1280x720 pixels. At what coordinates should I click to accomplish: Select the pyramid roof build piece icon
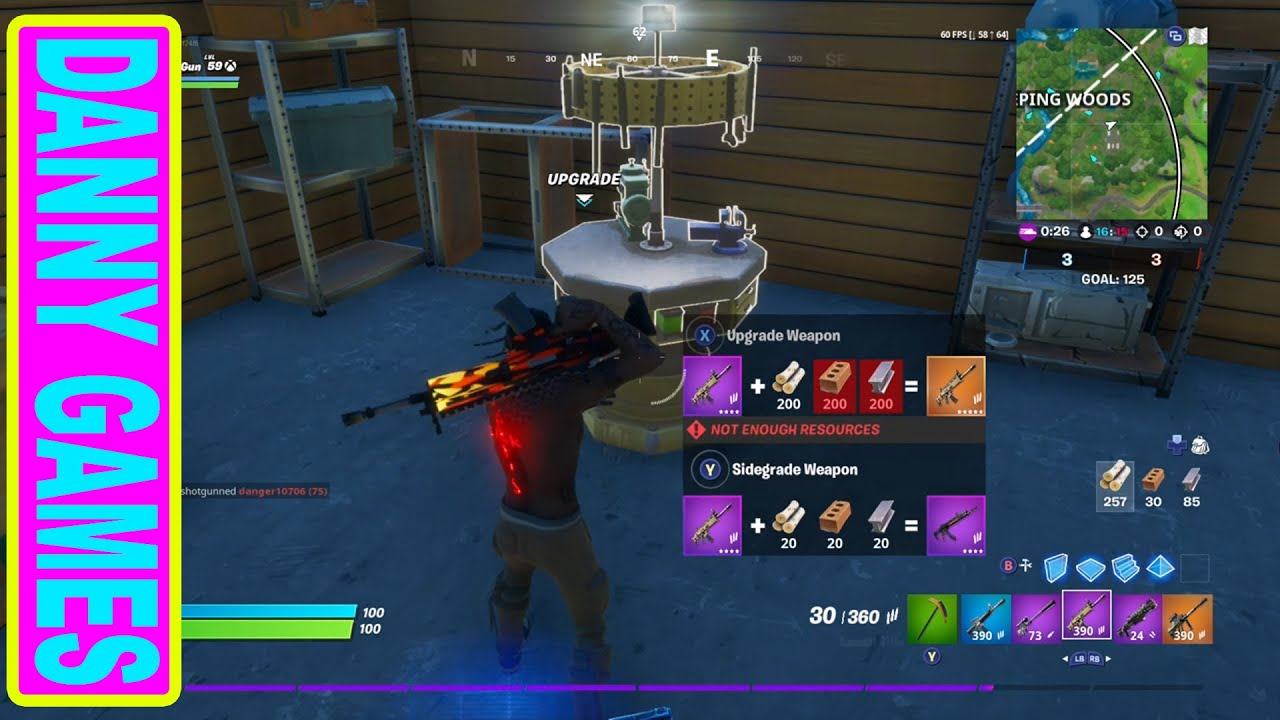point(1160,566)
